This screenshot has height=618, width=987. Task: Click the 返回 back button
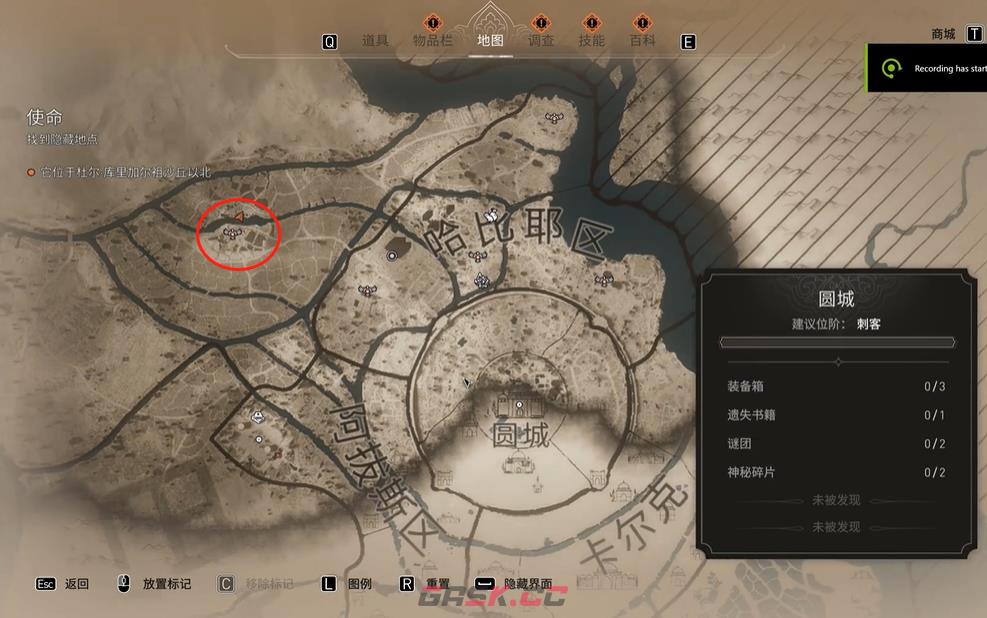[76, 584]
